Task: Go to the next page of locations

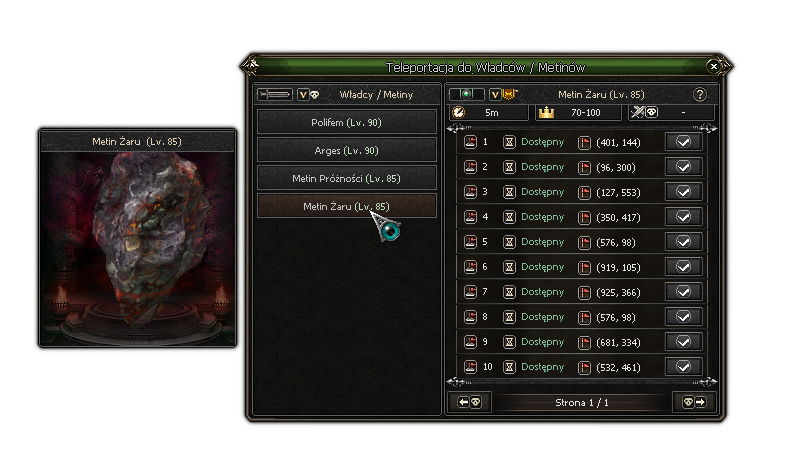Action: point(694,402)
